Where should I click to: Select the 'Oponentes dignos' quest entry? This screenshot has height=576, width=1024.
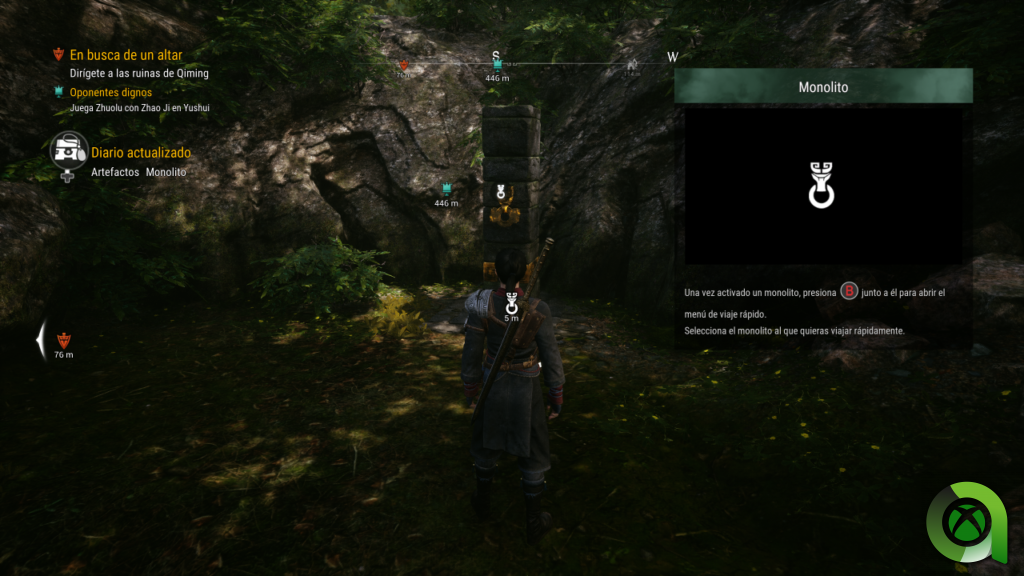110,92
